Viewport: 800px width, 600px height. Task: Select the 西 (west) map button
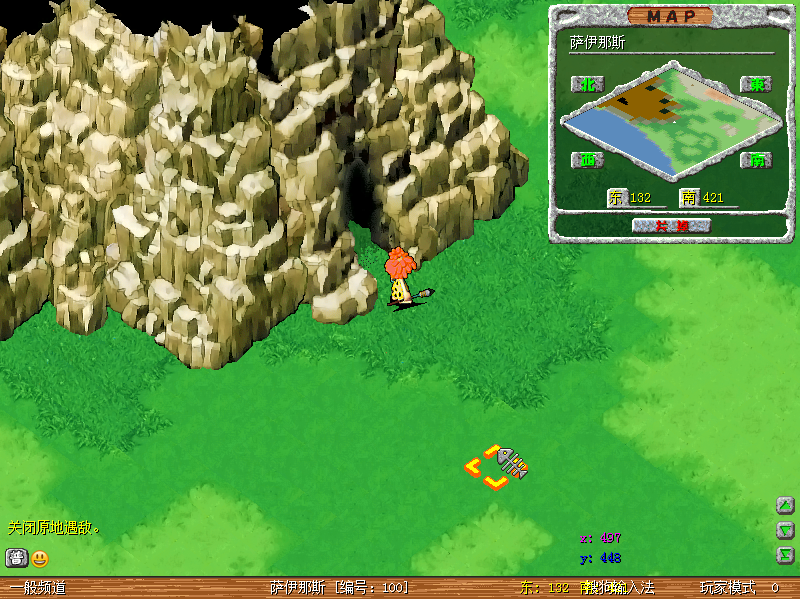pos(586,160)
